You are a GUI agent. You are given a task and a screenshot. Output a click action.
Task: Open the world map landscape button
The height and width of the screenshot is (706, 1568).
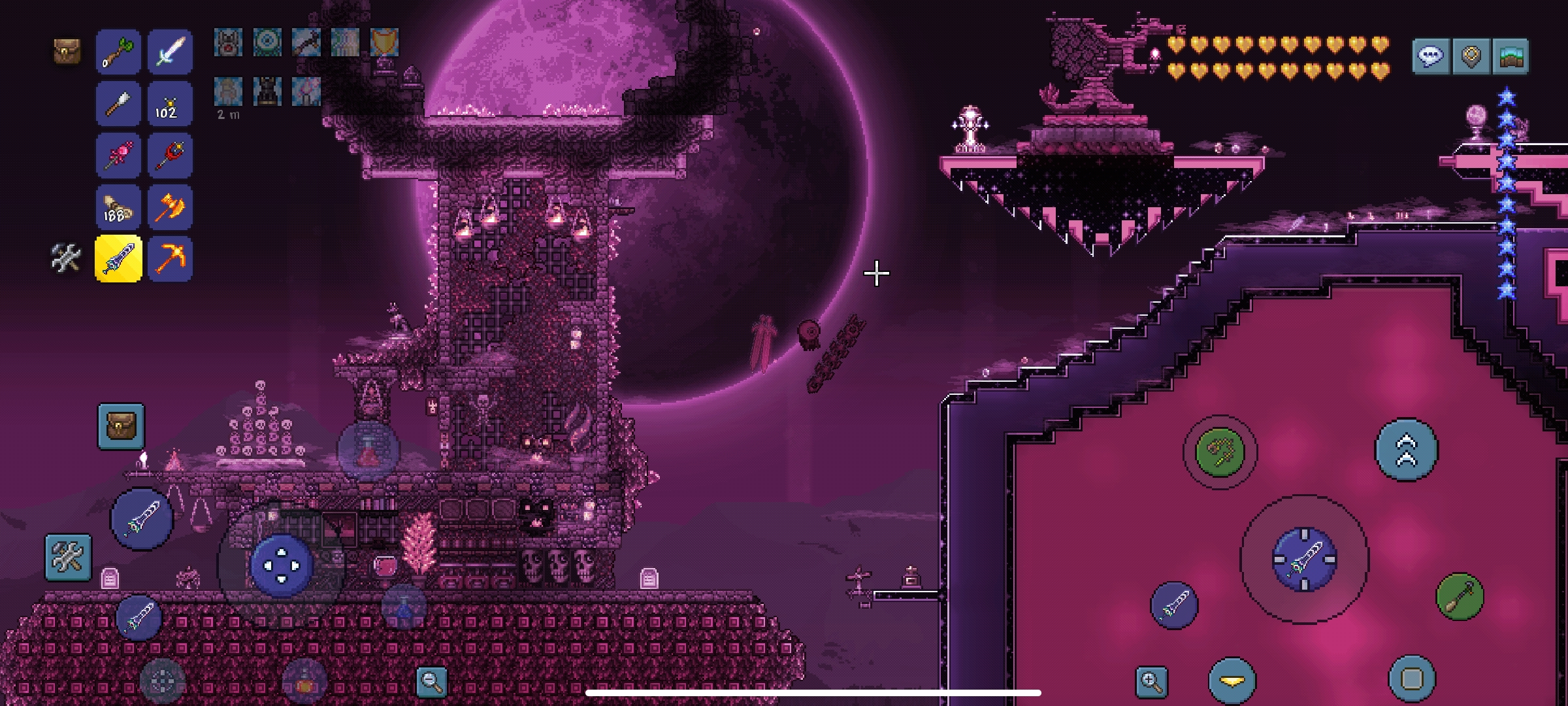click(x=1511, y=56)
